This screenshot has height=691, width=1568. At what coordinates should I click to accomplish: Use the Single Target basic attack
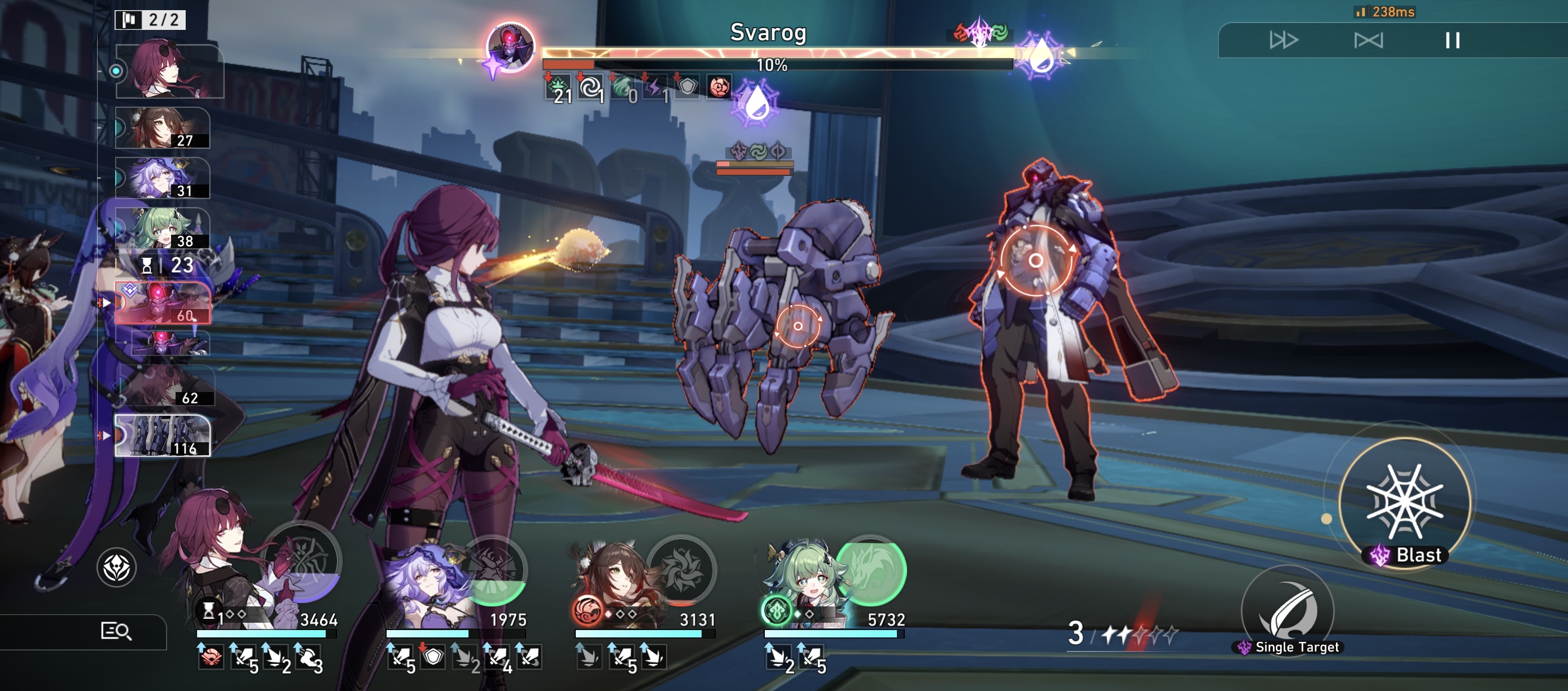1287,611
